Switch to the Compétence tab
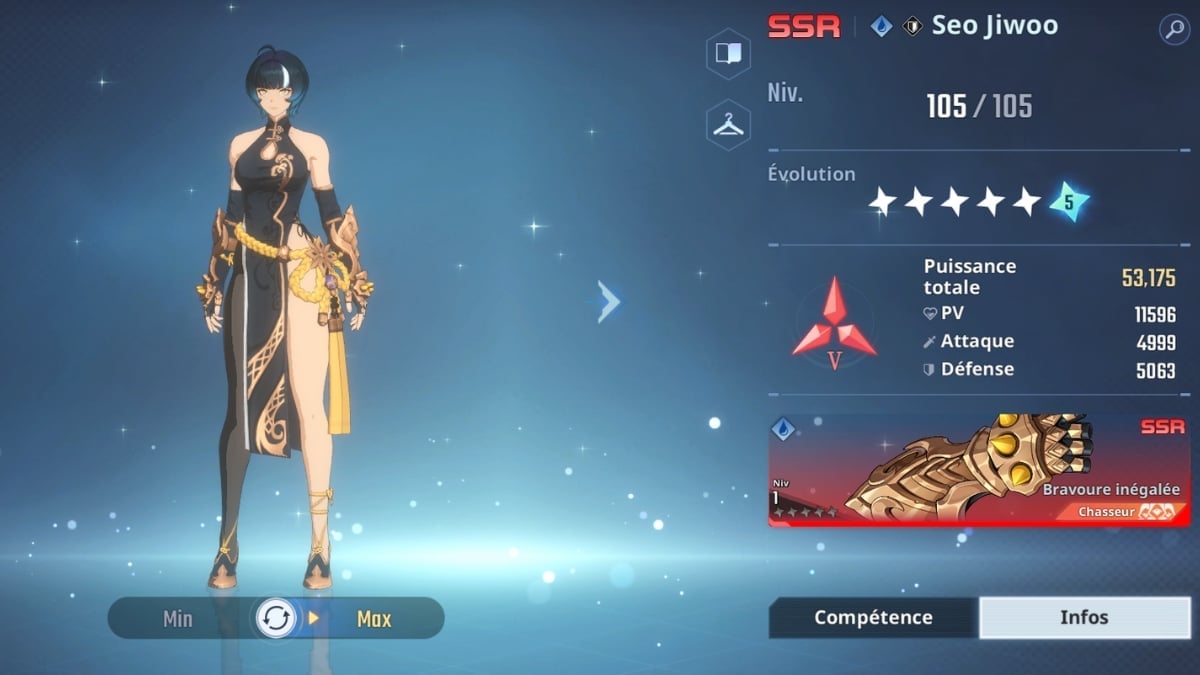The image size is (1200, 675). click(x=873, y=618)
